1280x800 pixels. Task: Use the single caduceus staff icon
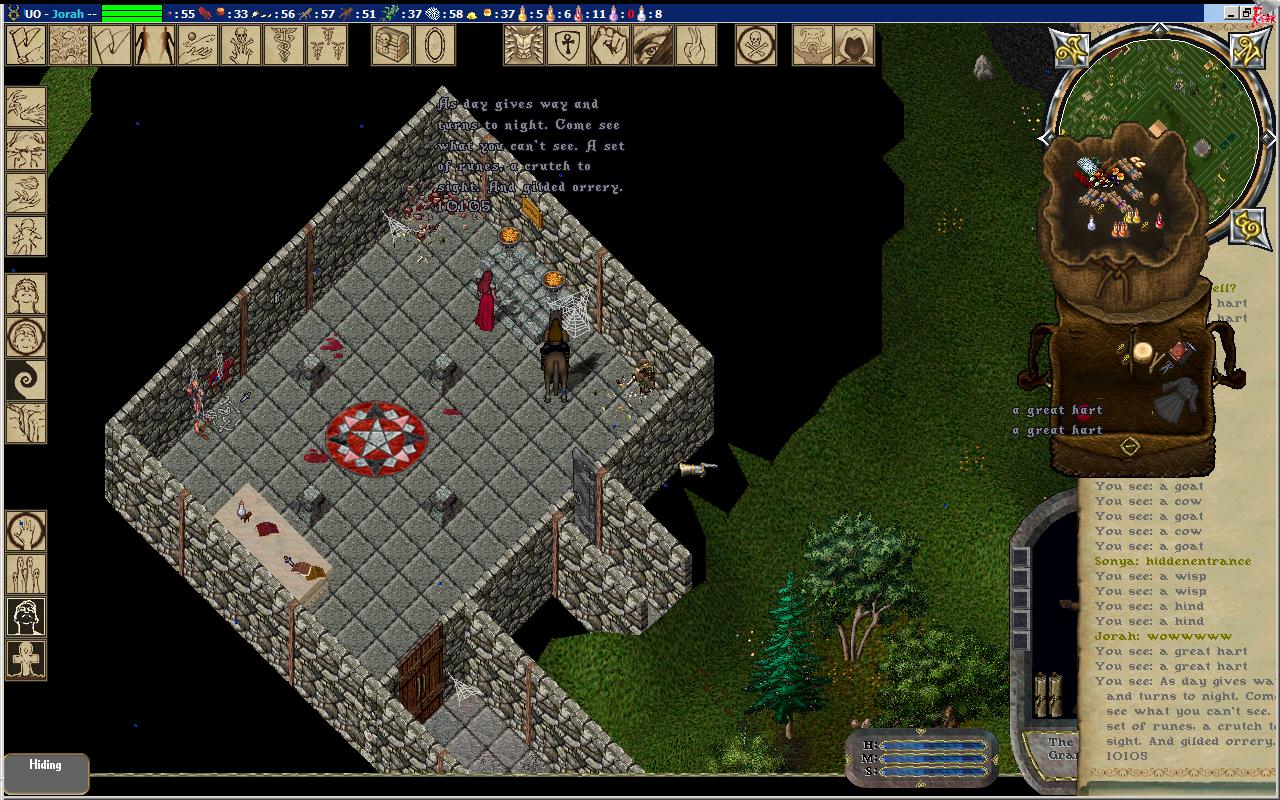click(283, 46)
